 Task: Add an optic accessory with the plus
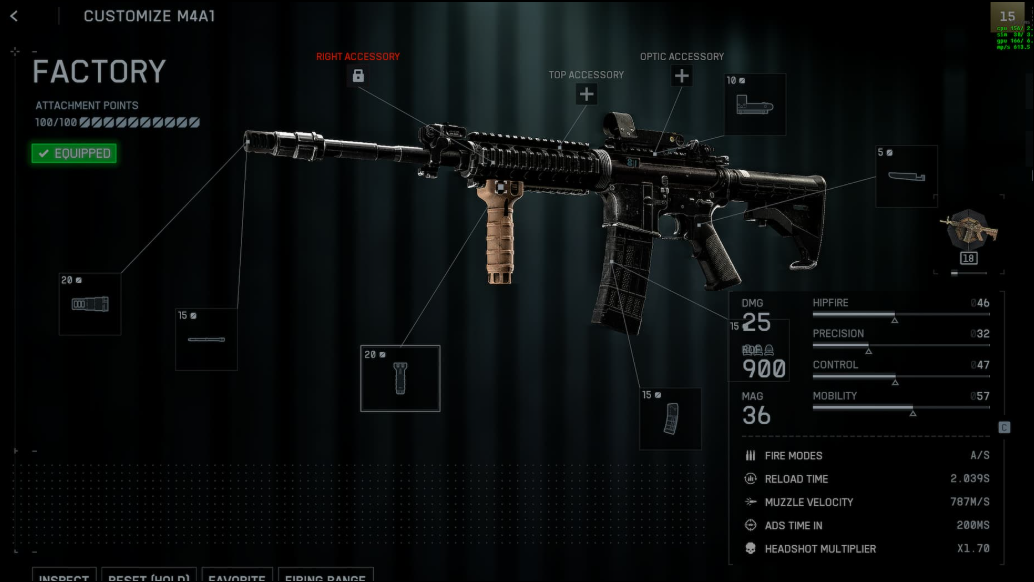point(681,76)
